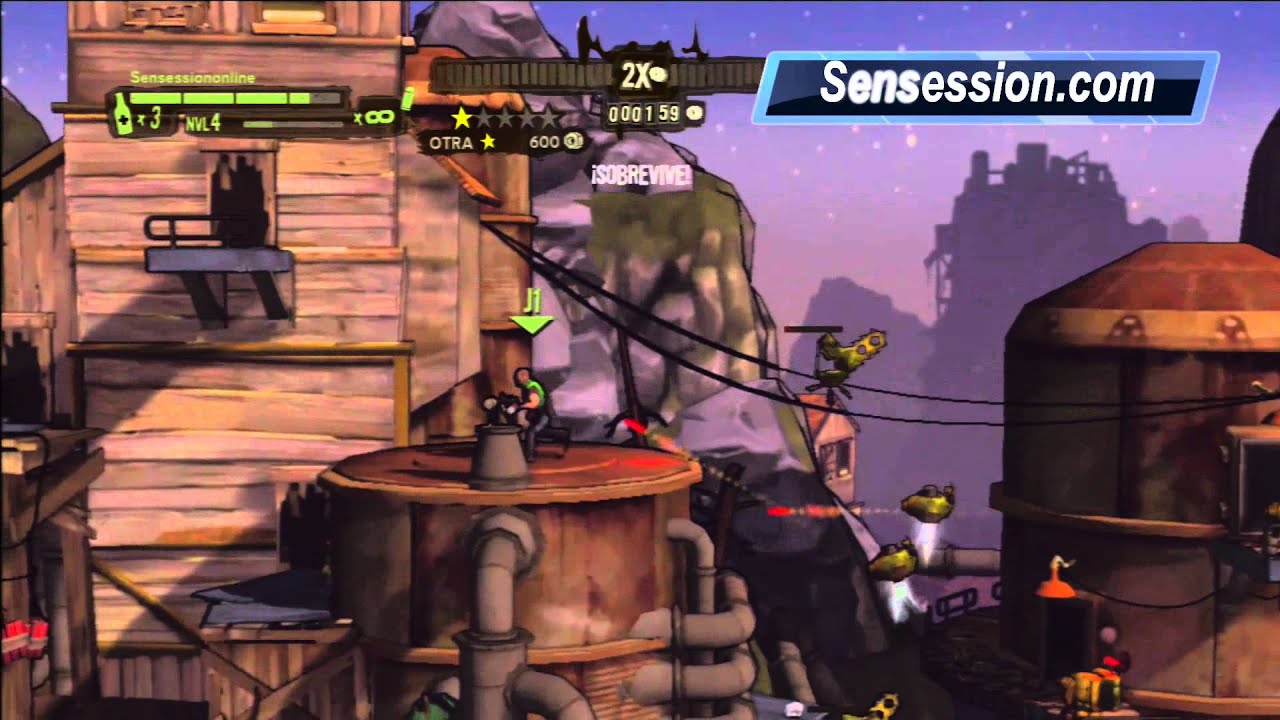Click the Sensessiononline player name
The image size is (1280, 720).
(192, 77)
